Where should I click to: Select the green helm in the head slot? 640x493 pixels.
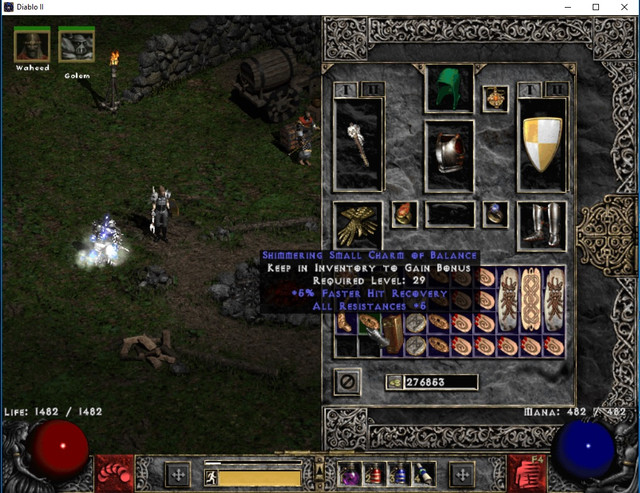tap(449, 89)
